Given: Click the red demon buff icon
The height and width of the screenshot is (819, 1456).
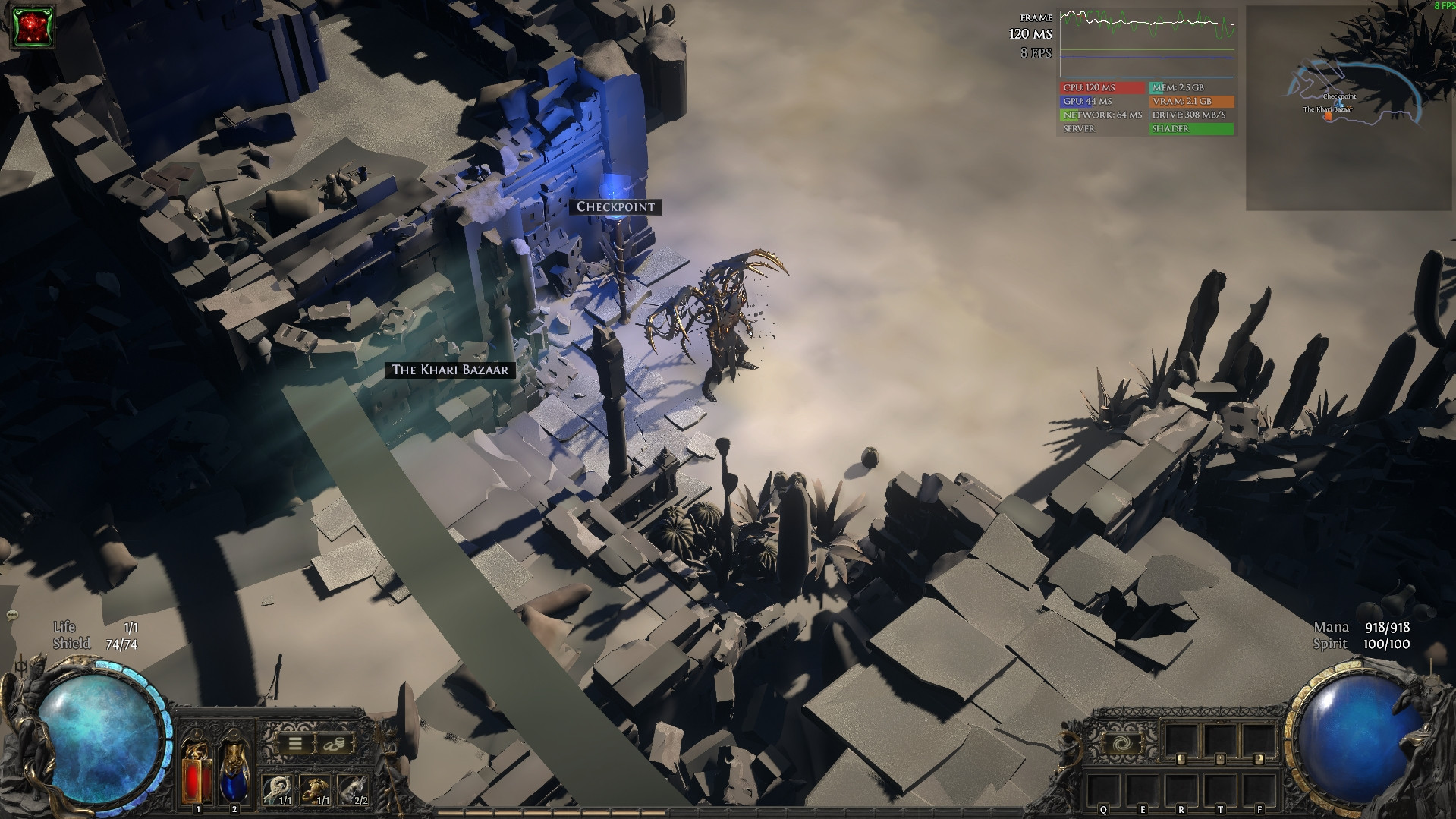Looking at the screenshot, I should pos(33,27).
